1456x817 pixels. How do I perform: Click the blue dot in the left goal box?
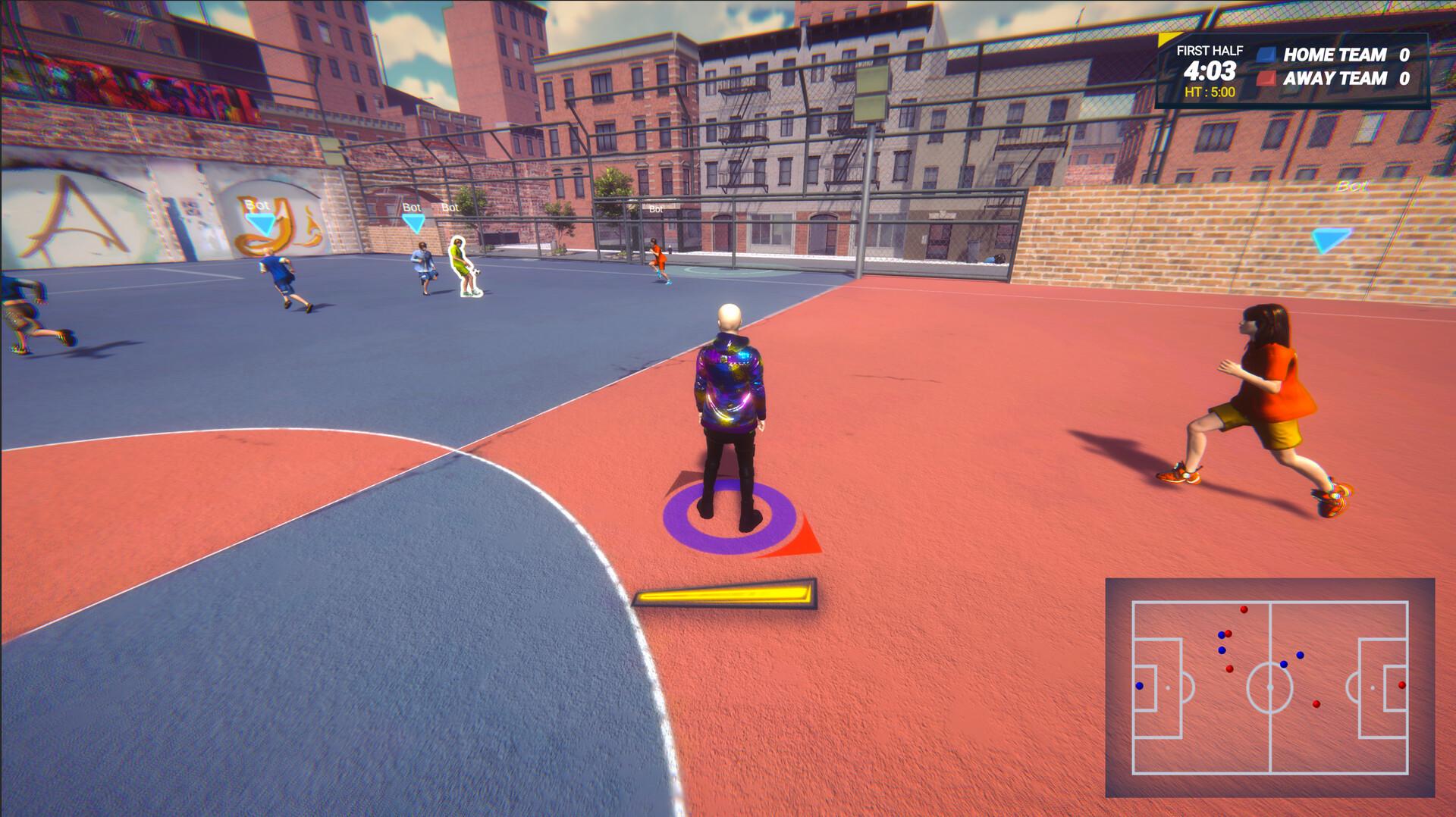(1140, 686)
